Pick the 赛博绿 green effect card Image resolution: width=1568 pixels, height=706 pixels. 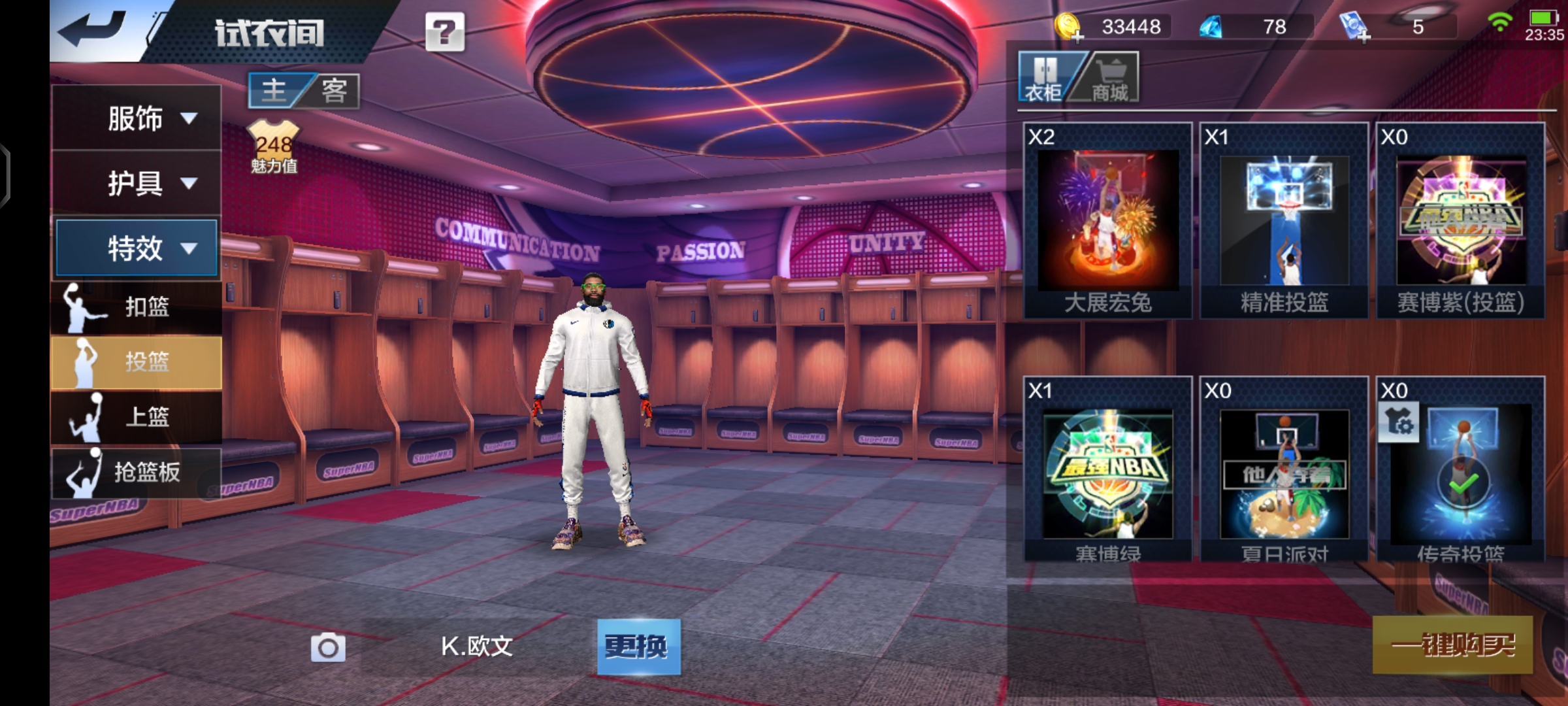tap(1108, 471)
